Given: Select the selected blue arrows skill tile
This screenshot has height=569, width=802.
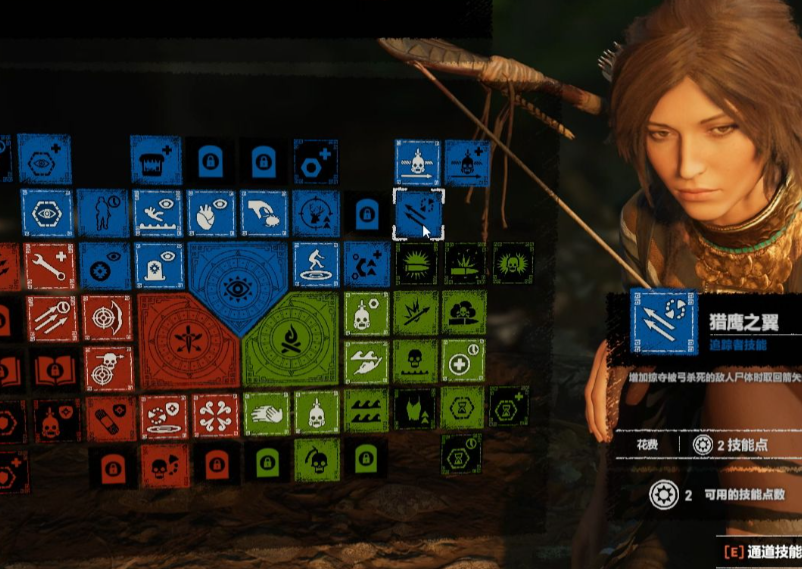Looking at the screenshot, I should click(416, 214).
